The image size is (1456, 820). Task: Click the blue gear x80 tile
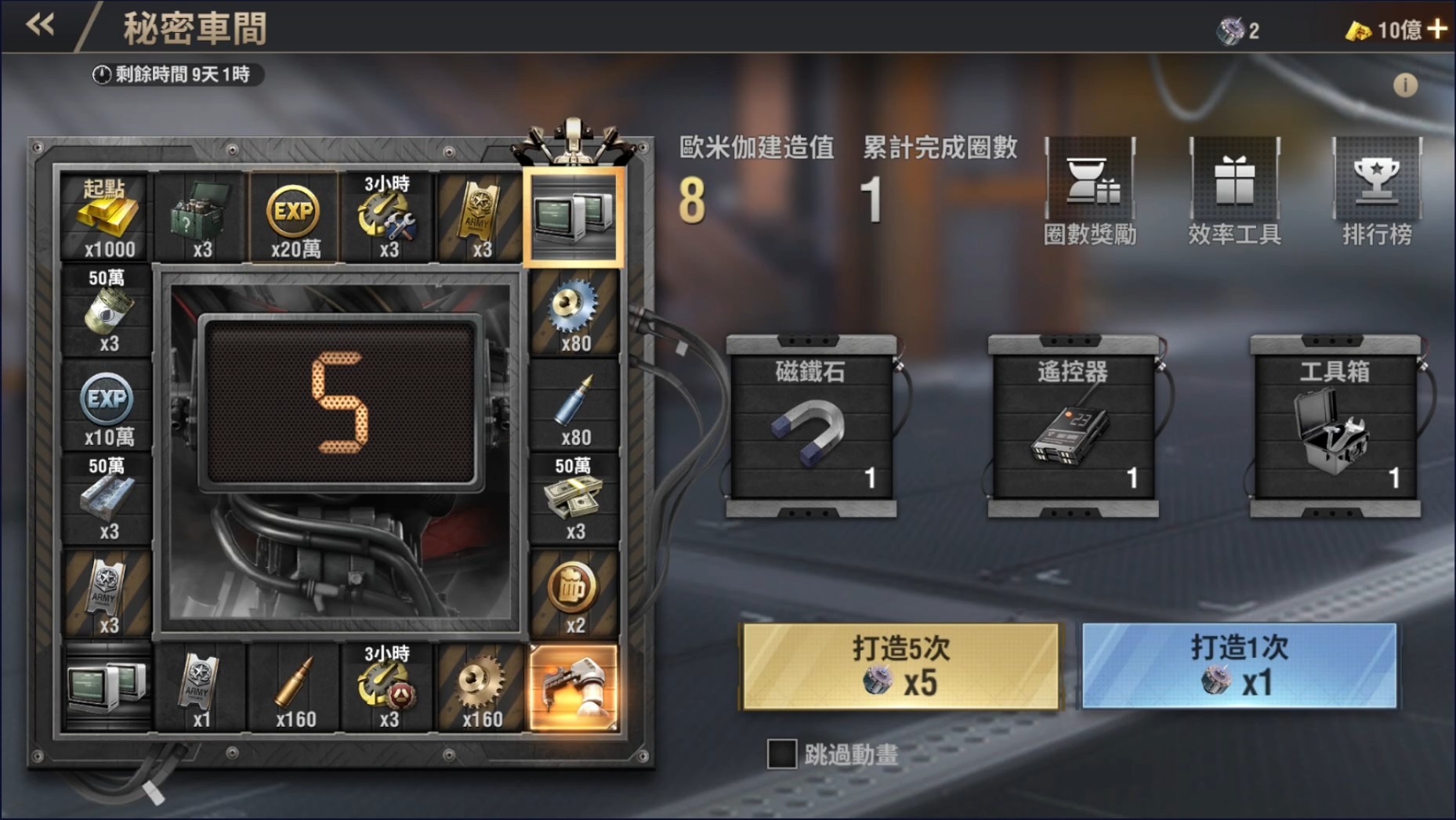(576, 313)
